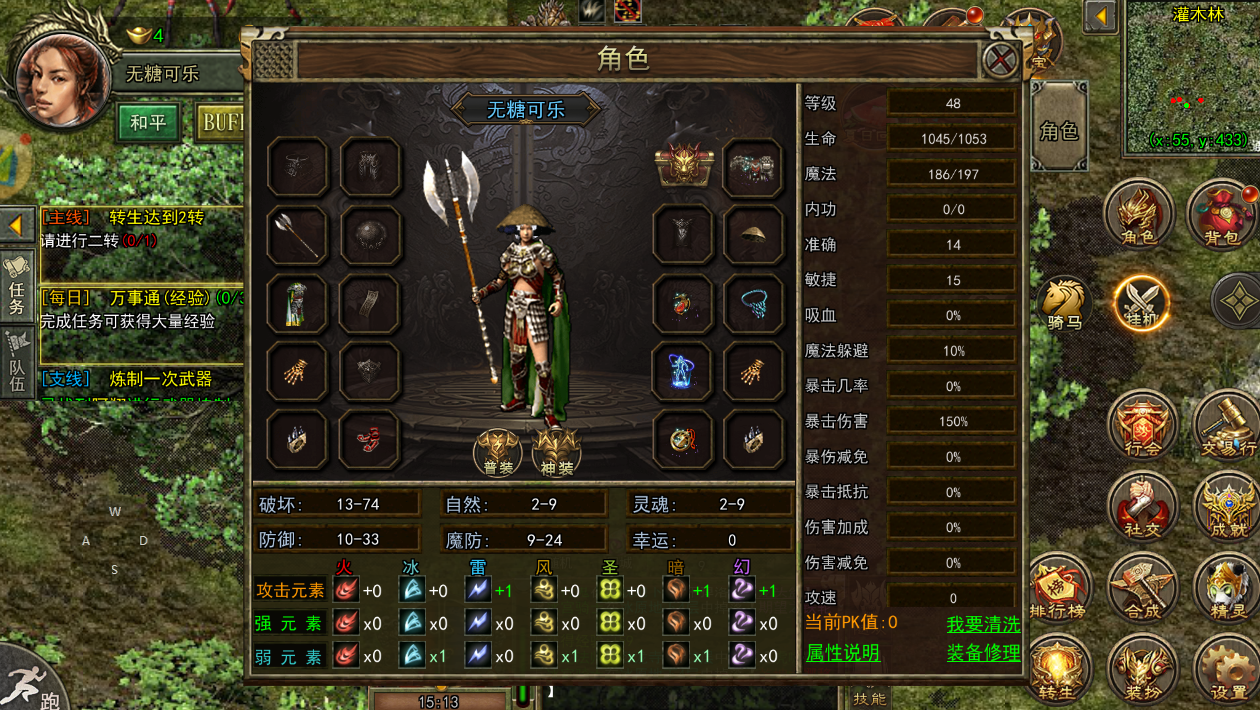The image size is (1260, 710).
Task: Select the bamboo hat equipment slot
Action: (x=753, y=235)
